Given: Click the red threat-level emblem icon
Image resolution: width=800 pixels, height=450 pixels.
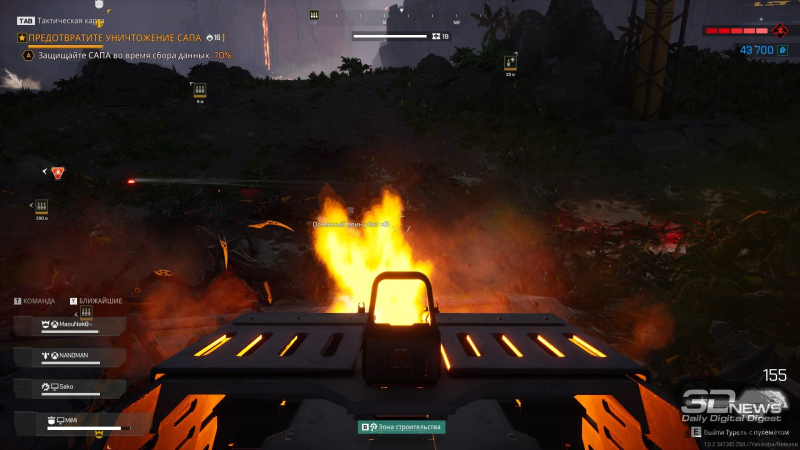Looking at the screenshot, I should [x=781, y=31].
